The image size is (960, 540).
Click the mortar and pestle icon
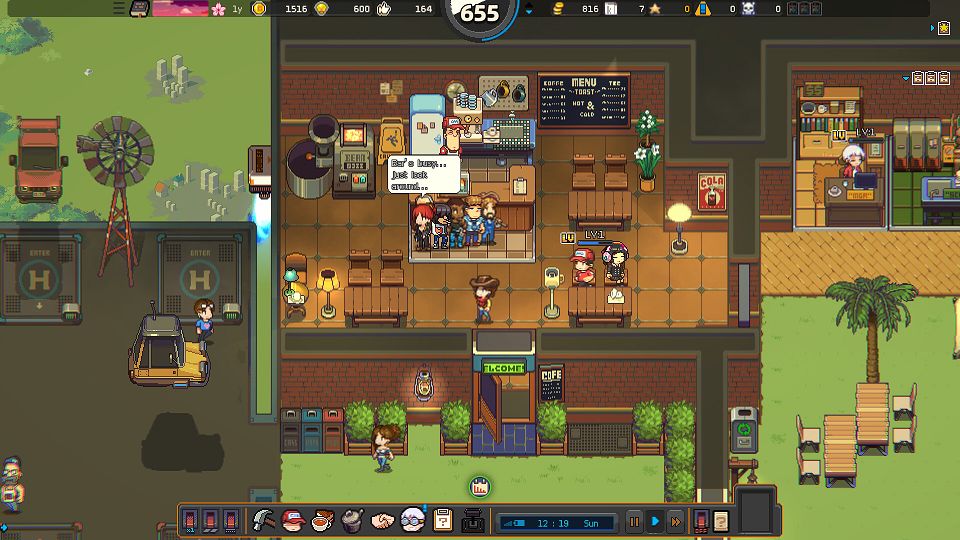pos(352,520)
